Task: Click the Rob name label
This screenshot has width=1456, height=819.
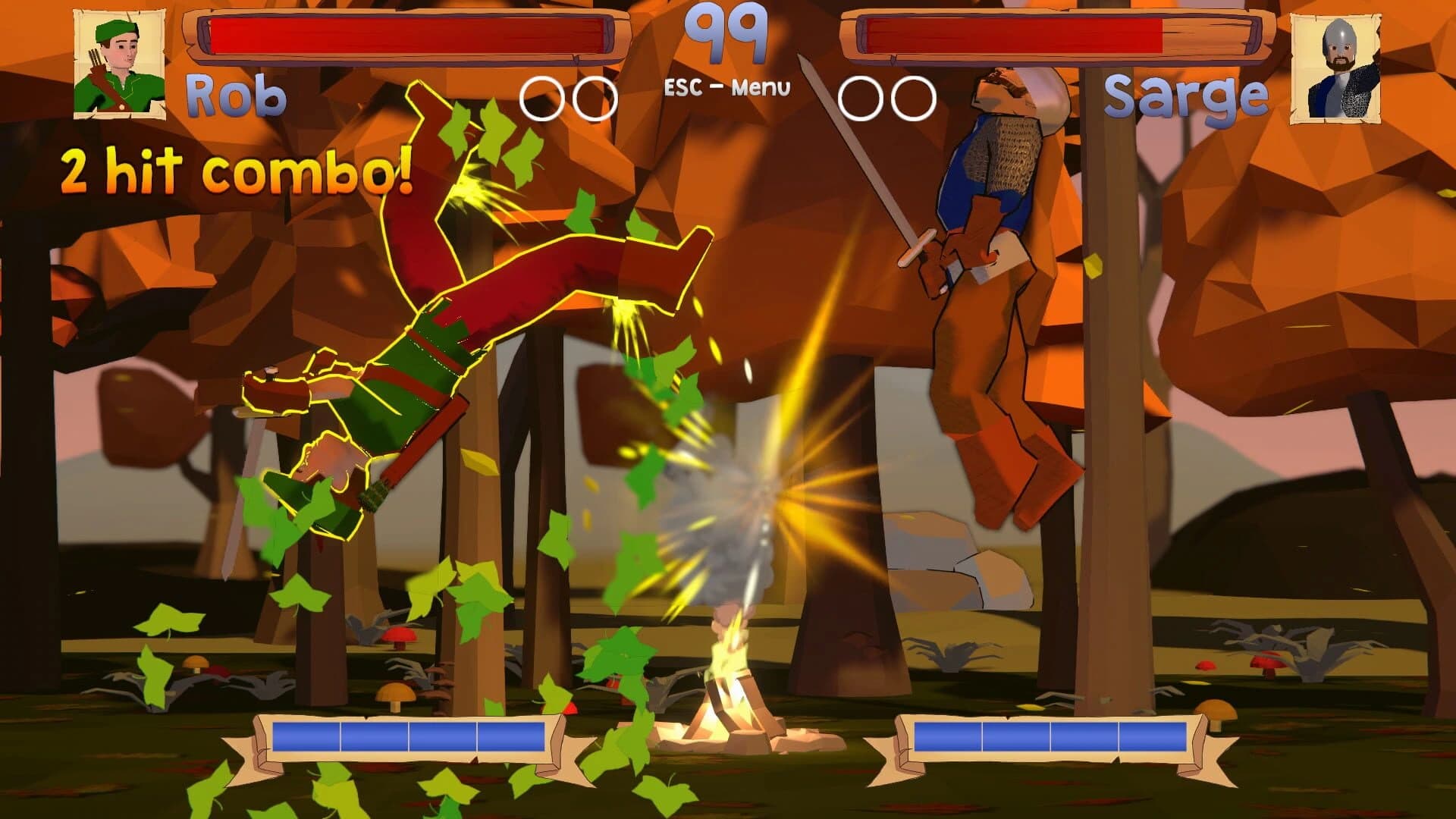Action: (x=237, y=93)
